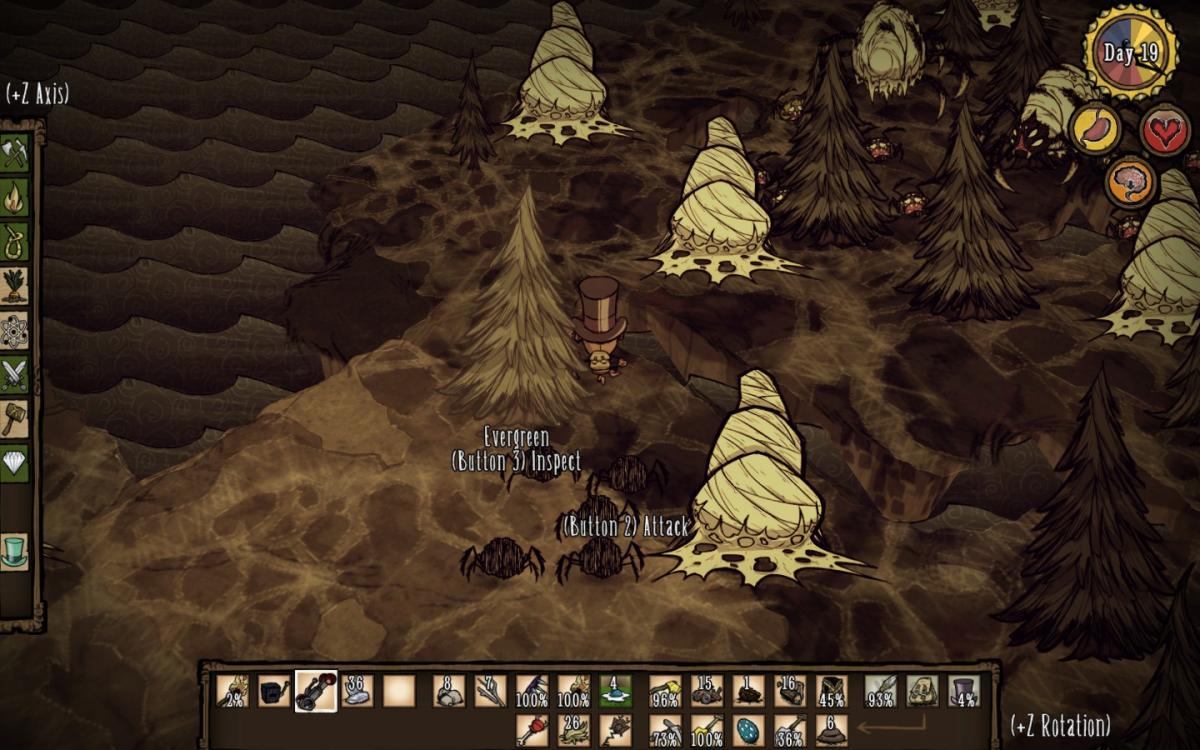Open the Structures hammer crafting tab

[x=15, y=418]
